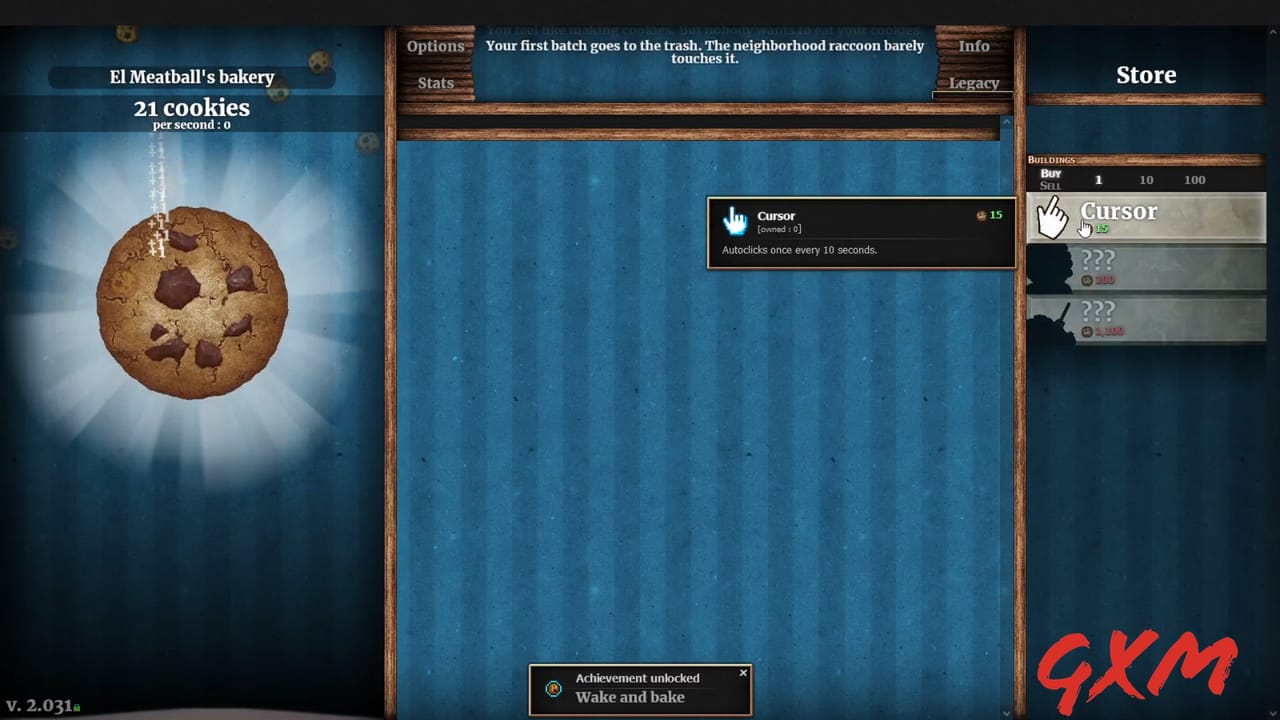
Task: Click the cookie icon next to the 100-cookie locked price
Action: click(x=1087, y=279)
